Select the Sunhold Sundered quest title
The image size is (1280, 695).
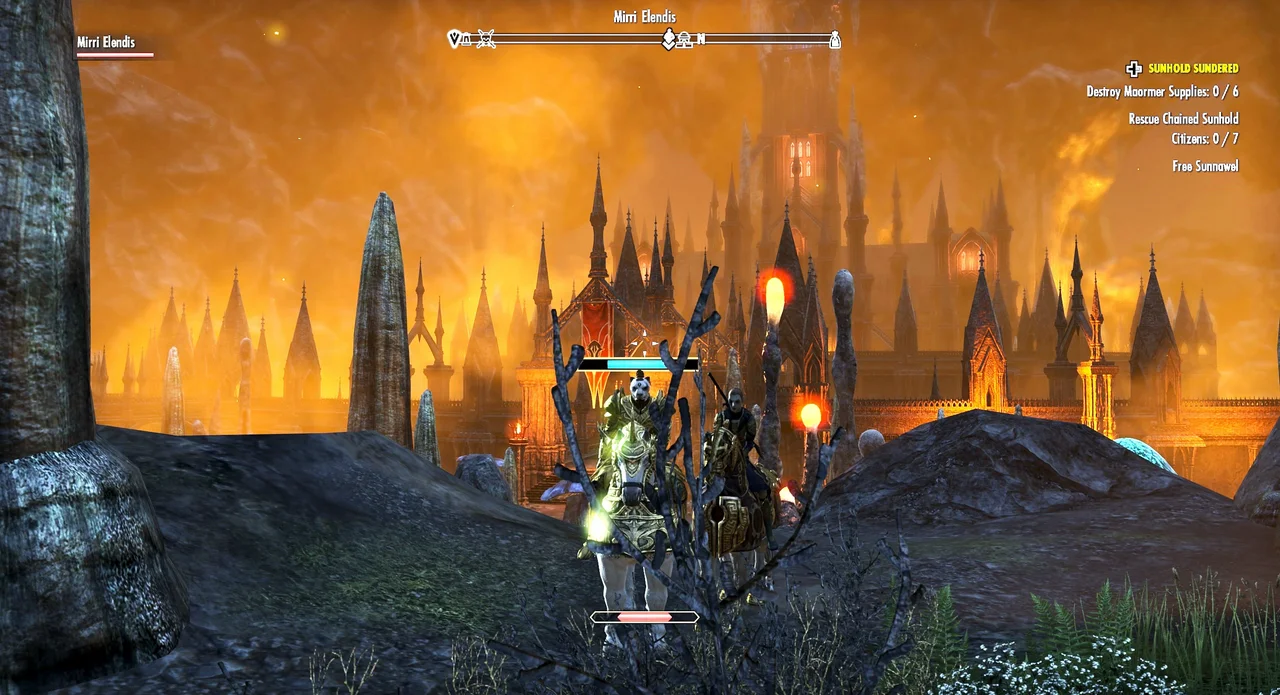coord(1192,69)
